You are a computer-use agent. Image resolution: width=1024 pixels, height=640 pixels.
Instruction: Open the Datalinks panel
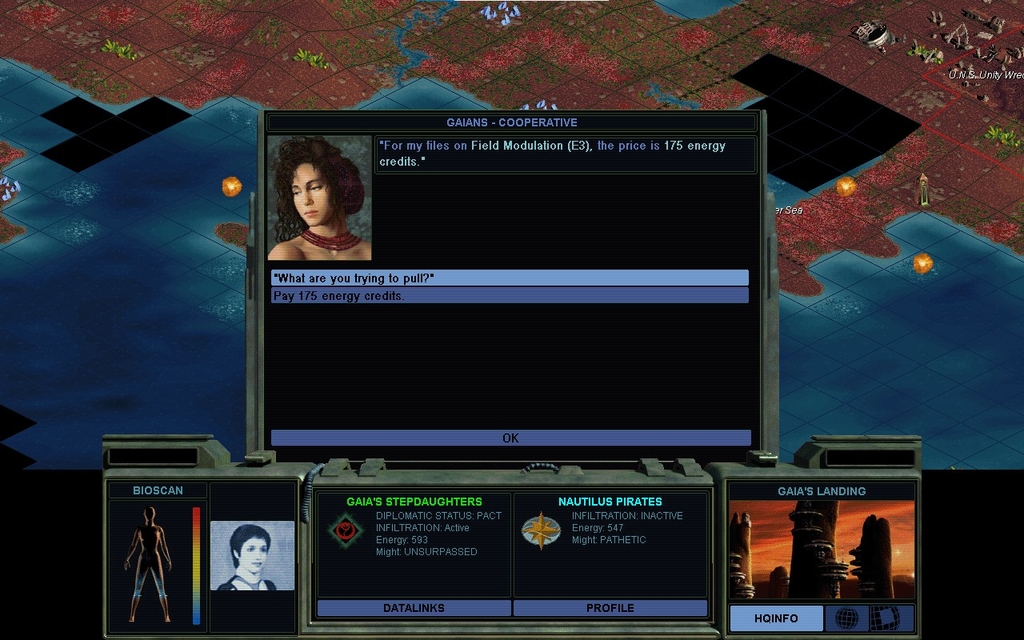click(x=413, y=608)
